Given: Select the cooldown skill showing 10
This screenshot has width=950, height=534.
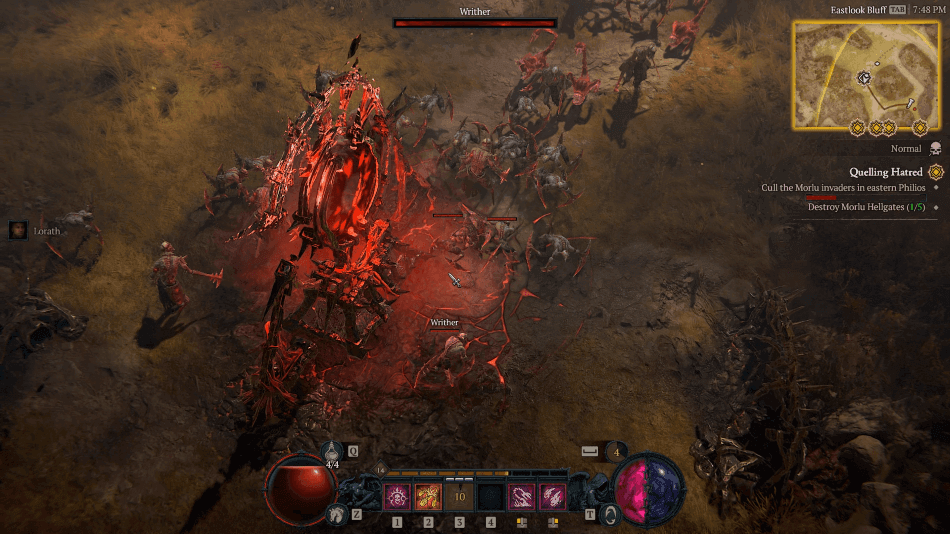Looking at the screenshot, I should [460, 497].
